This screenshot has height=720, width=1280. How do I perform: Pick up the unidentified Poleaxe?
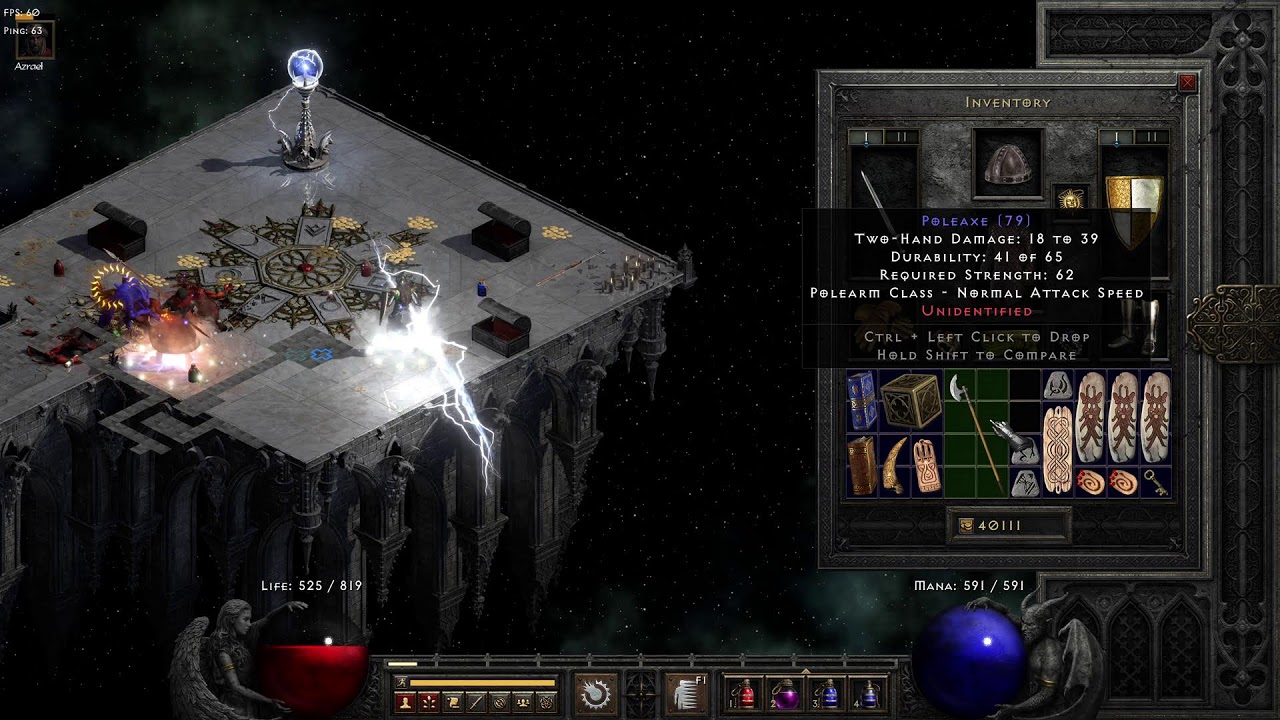pyautogui.click(x=975, y=432)
